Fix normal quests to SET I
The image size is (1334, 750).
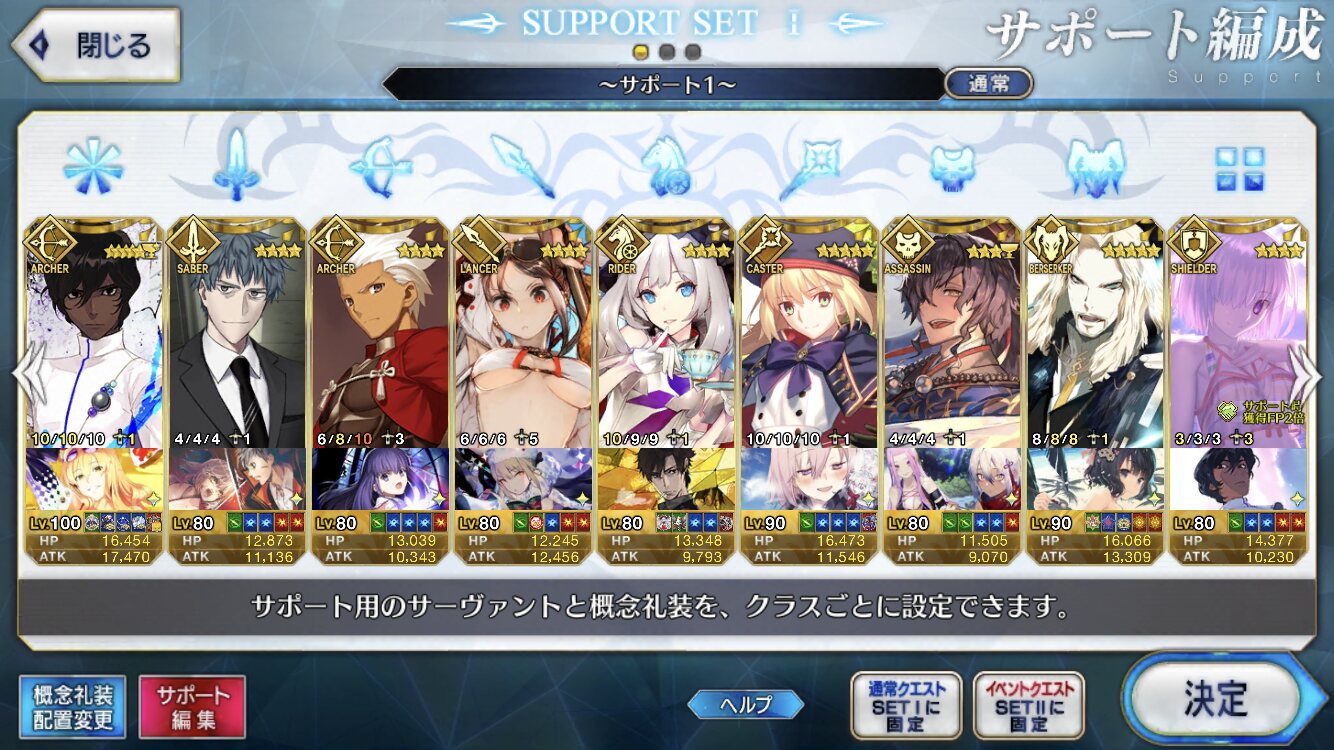pos(905,705)
